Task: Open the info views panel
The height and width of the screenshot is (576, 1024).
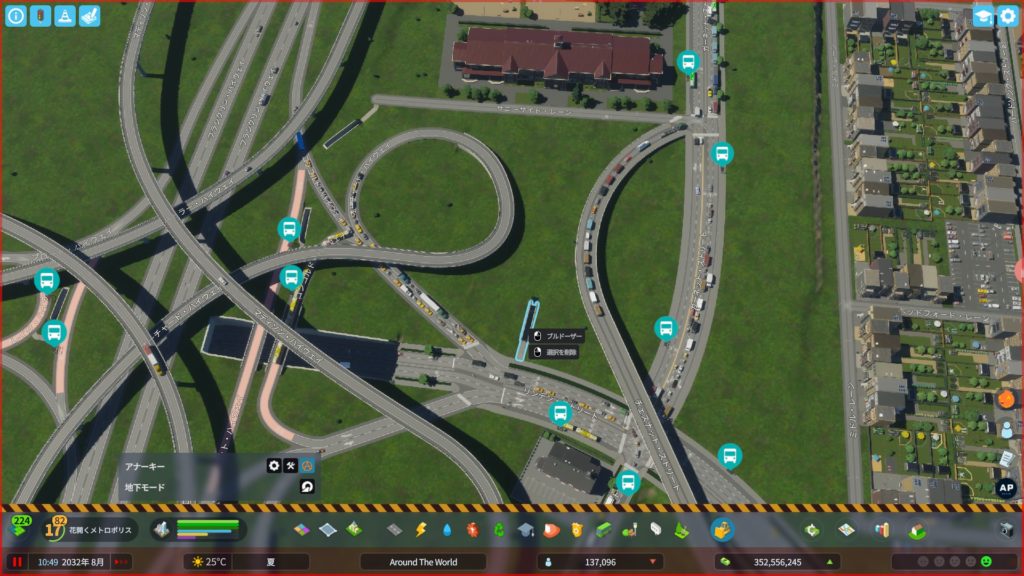Action: pyautogui.click(x=15, y=16)
